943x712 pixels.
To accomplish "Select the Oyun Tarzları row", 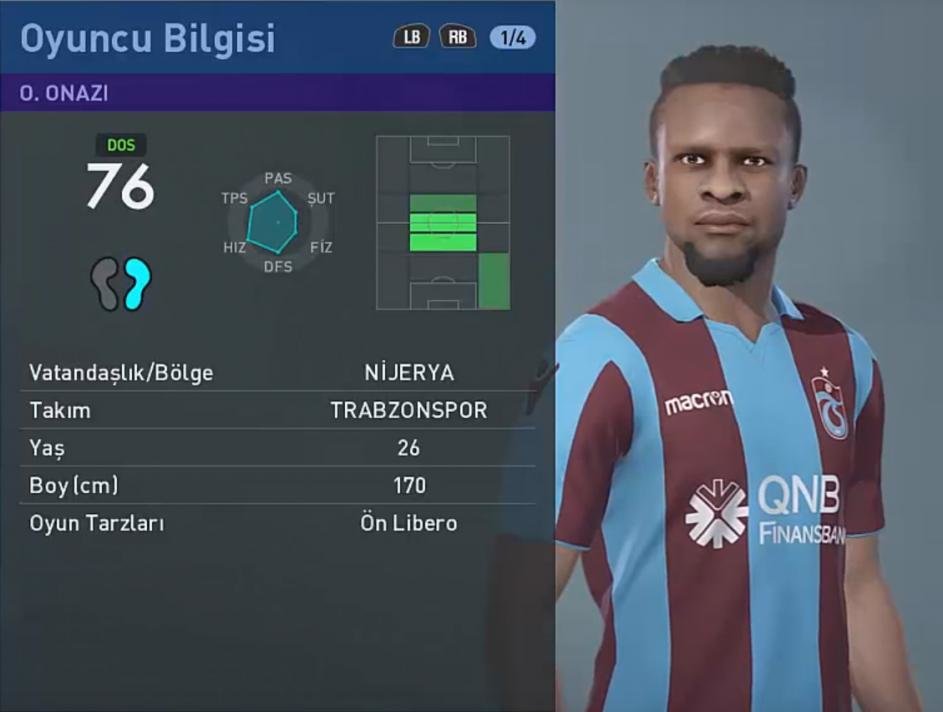I will tap(277, 523).
